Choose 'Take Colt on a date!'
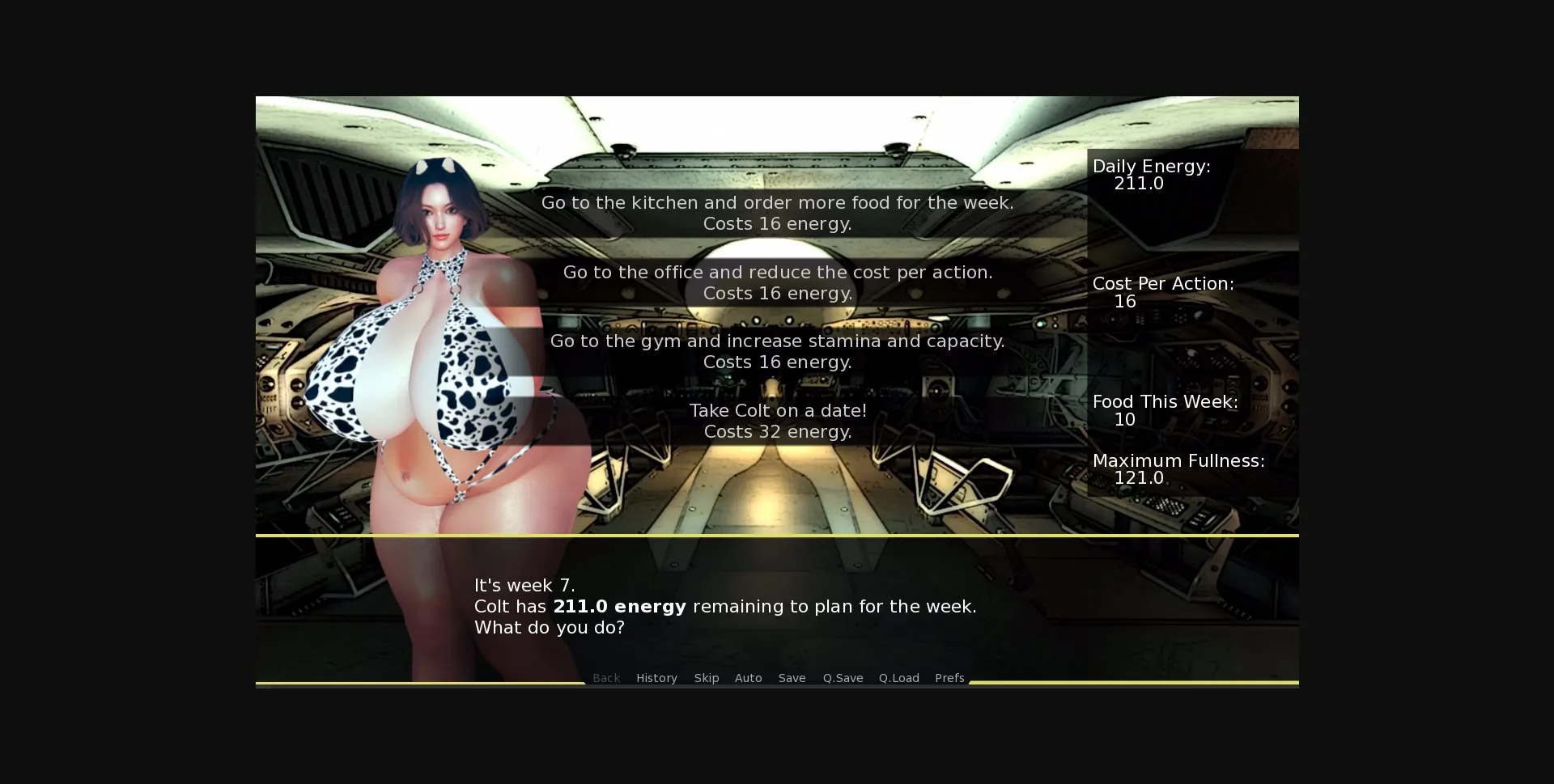This screenshot has width=1554, height=784. [777, 421]
